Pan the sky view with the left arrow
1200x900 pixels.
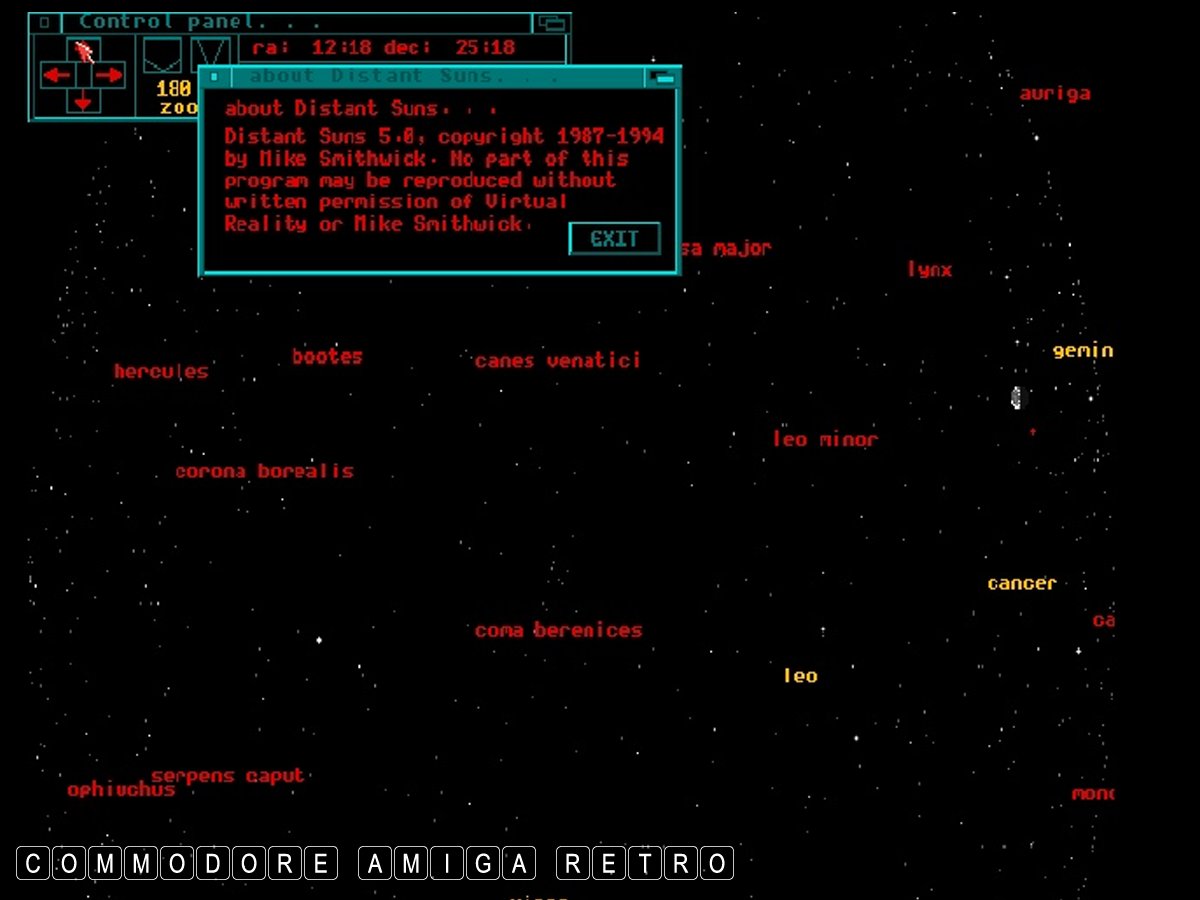tap(56, 75)
